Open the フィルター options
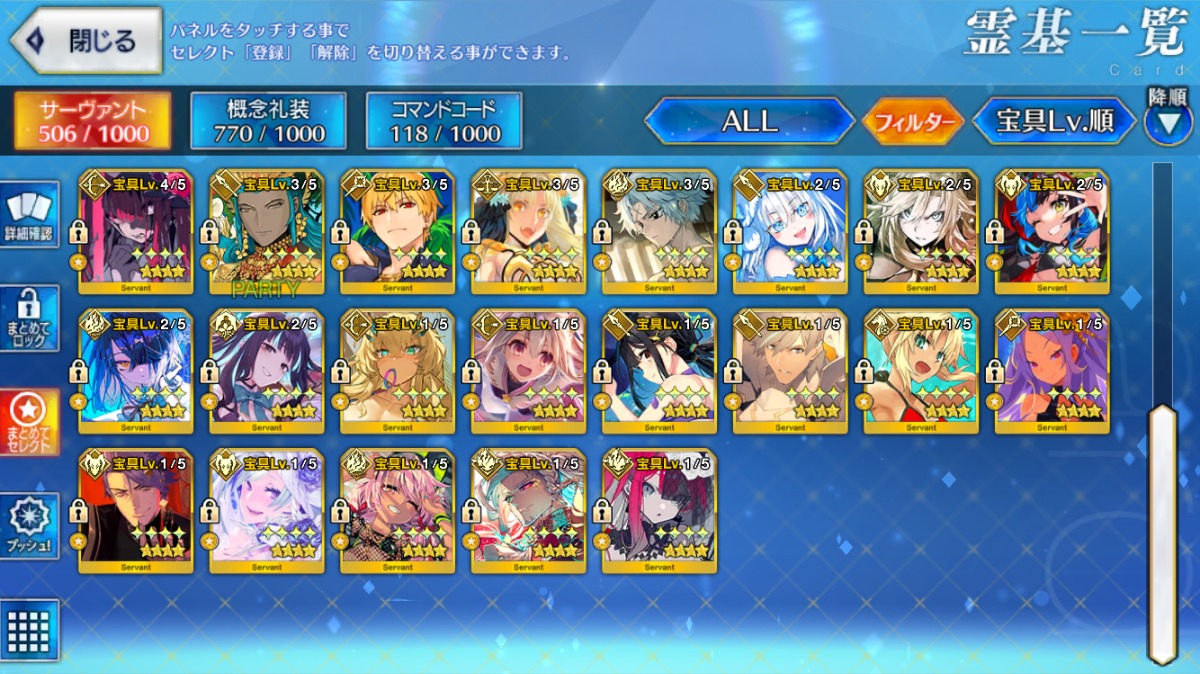 click(x=912, y=122)
